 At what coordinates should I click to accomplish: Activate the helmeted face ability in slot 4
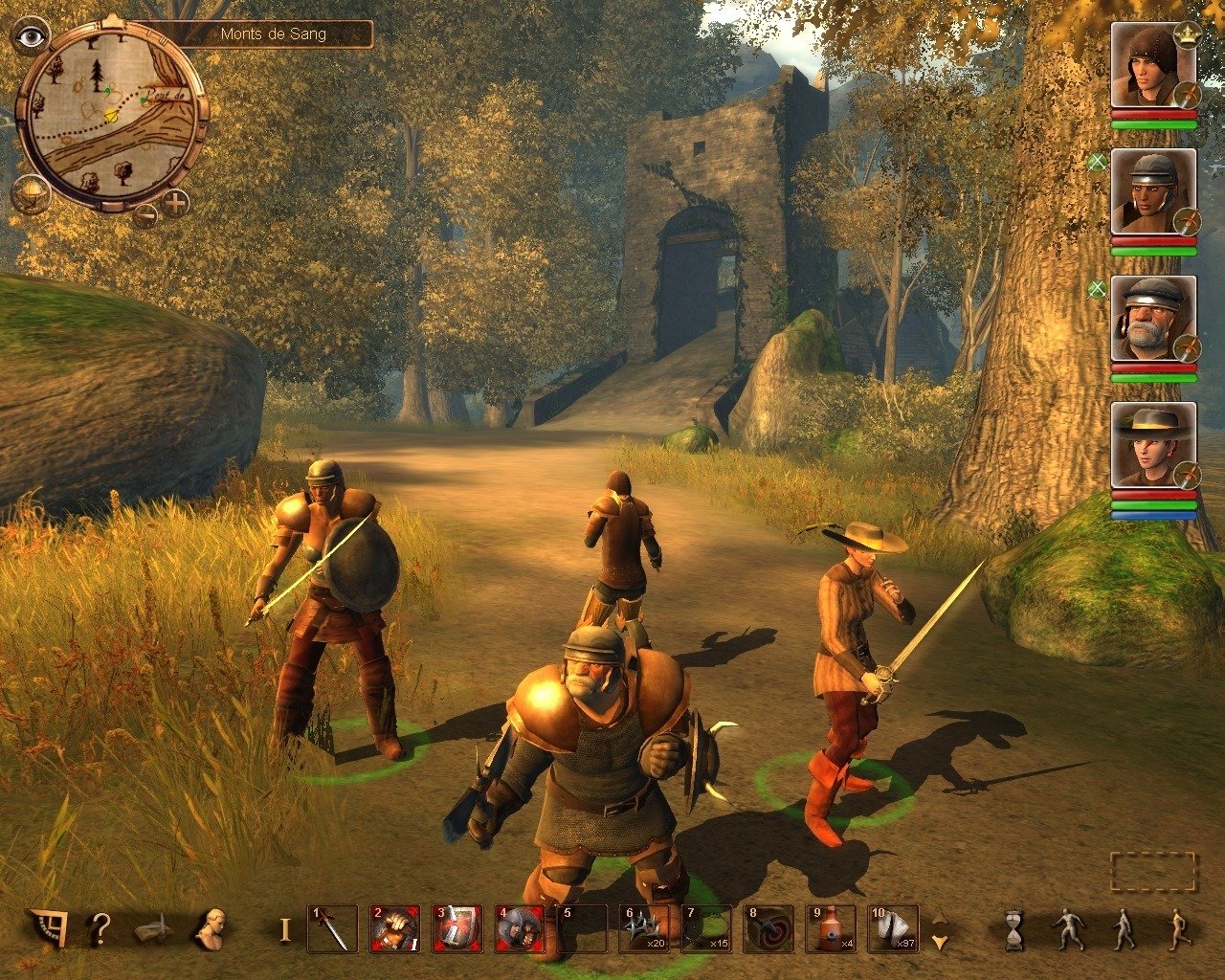coord(519,928)
